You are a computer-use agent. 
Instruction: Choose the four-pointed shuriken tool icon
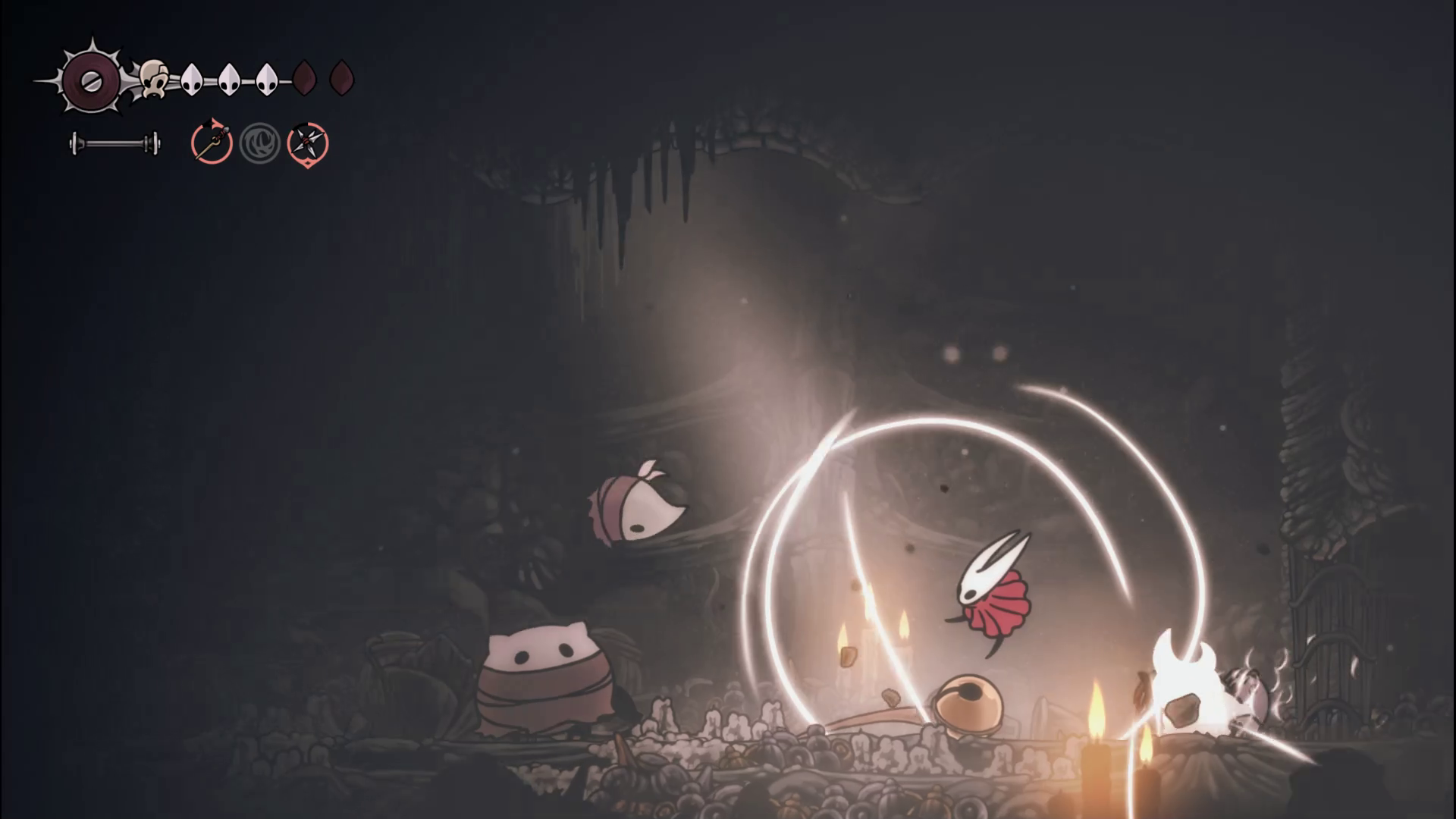tap(307, 143)
